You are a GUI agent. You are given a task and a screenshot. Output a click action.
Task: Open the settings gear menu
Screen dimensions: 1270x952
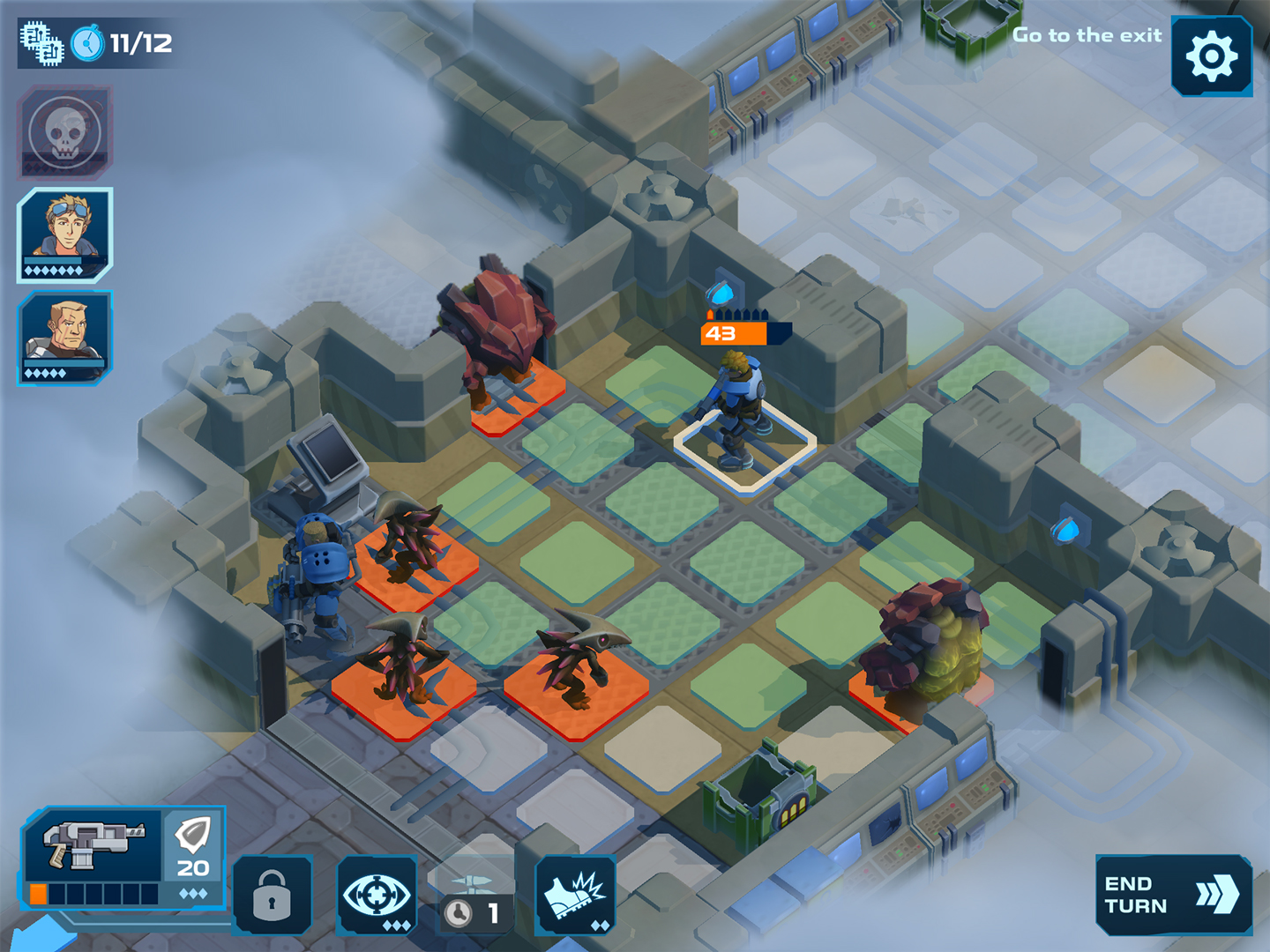coord(1211,56)
